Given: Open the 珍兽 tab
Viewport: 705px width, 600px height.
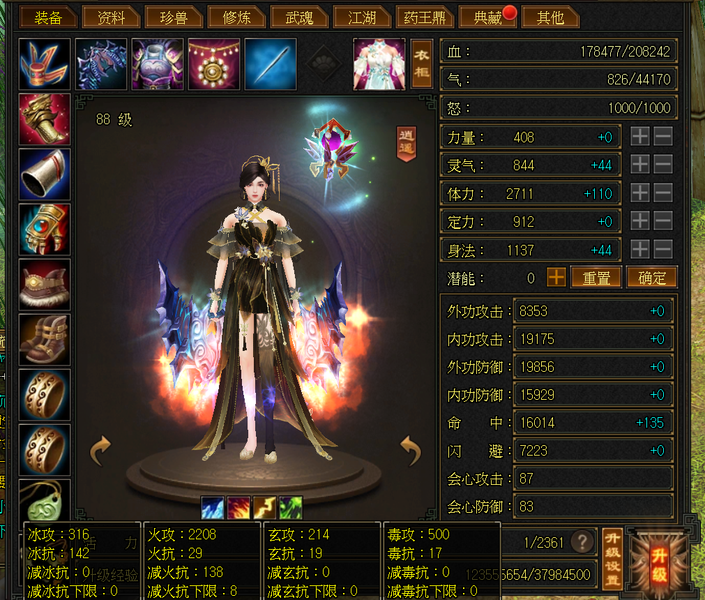Looking at the screenshot, I should [165, 17].
